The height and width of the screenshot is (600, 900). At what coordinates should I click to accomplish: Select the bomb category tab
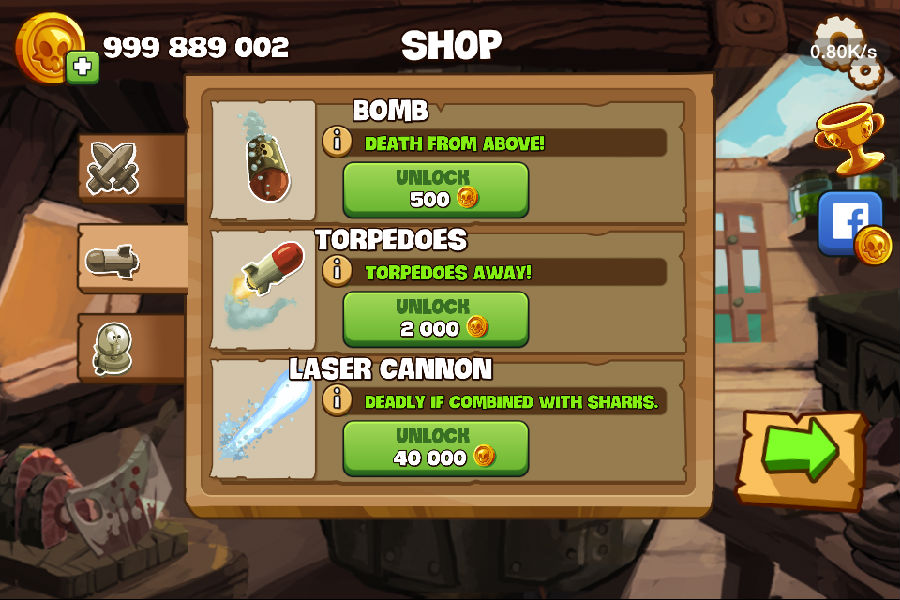(x=111, y=260)
